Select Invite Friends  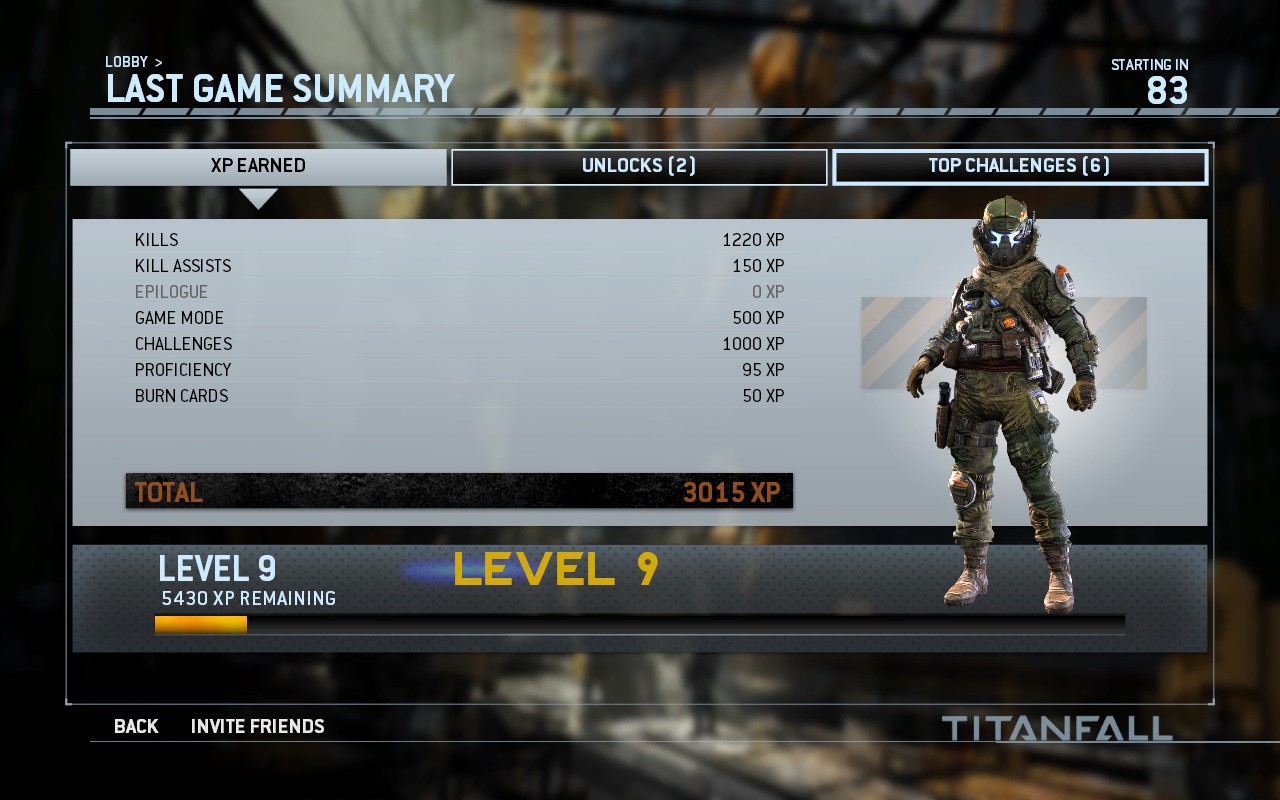257,726
